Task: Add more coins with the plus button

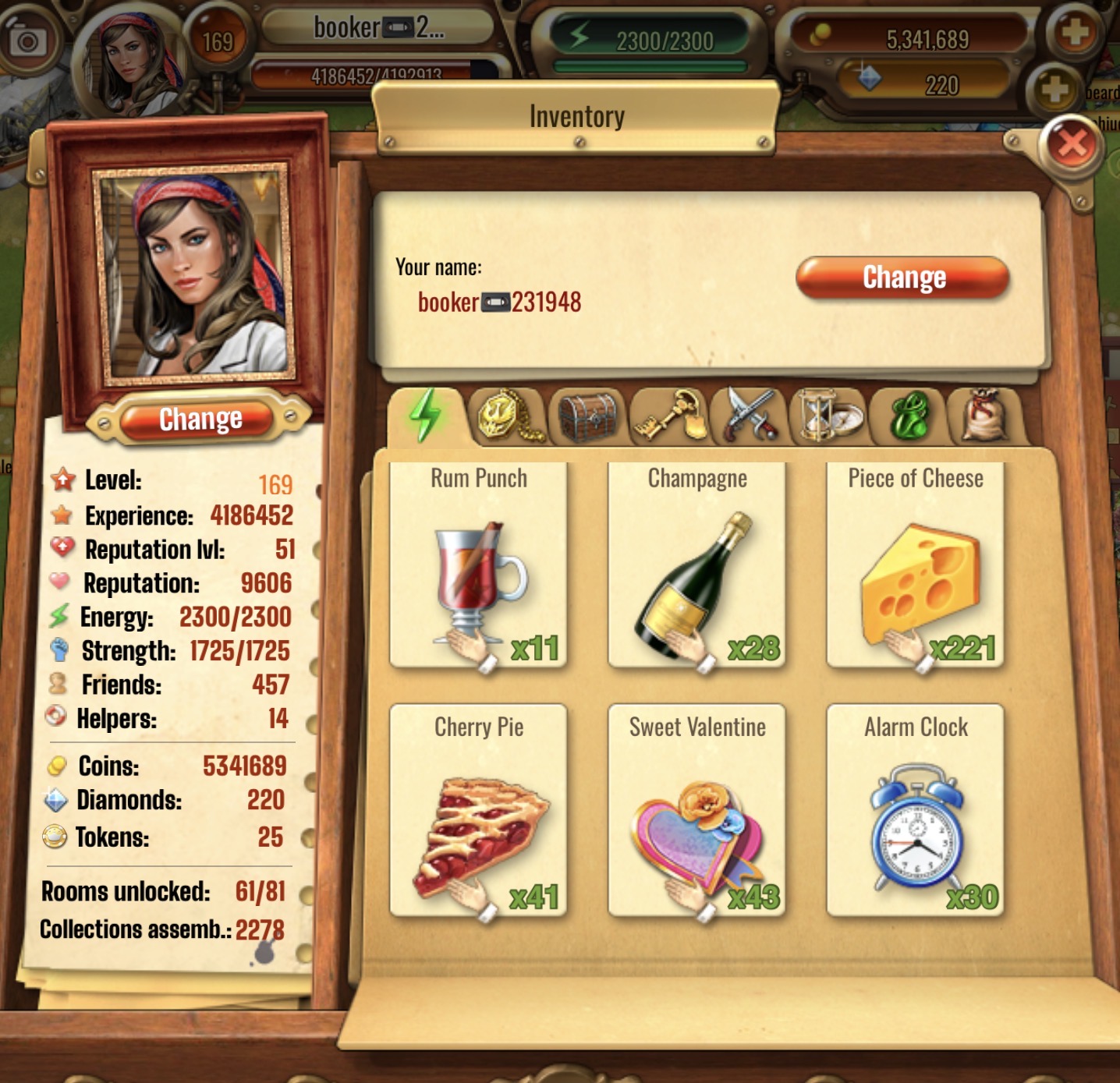Action: coord(1074,33)
